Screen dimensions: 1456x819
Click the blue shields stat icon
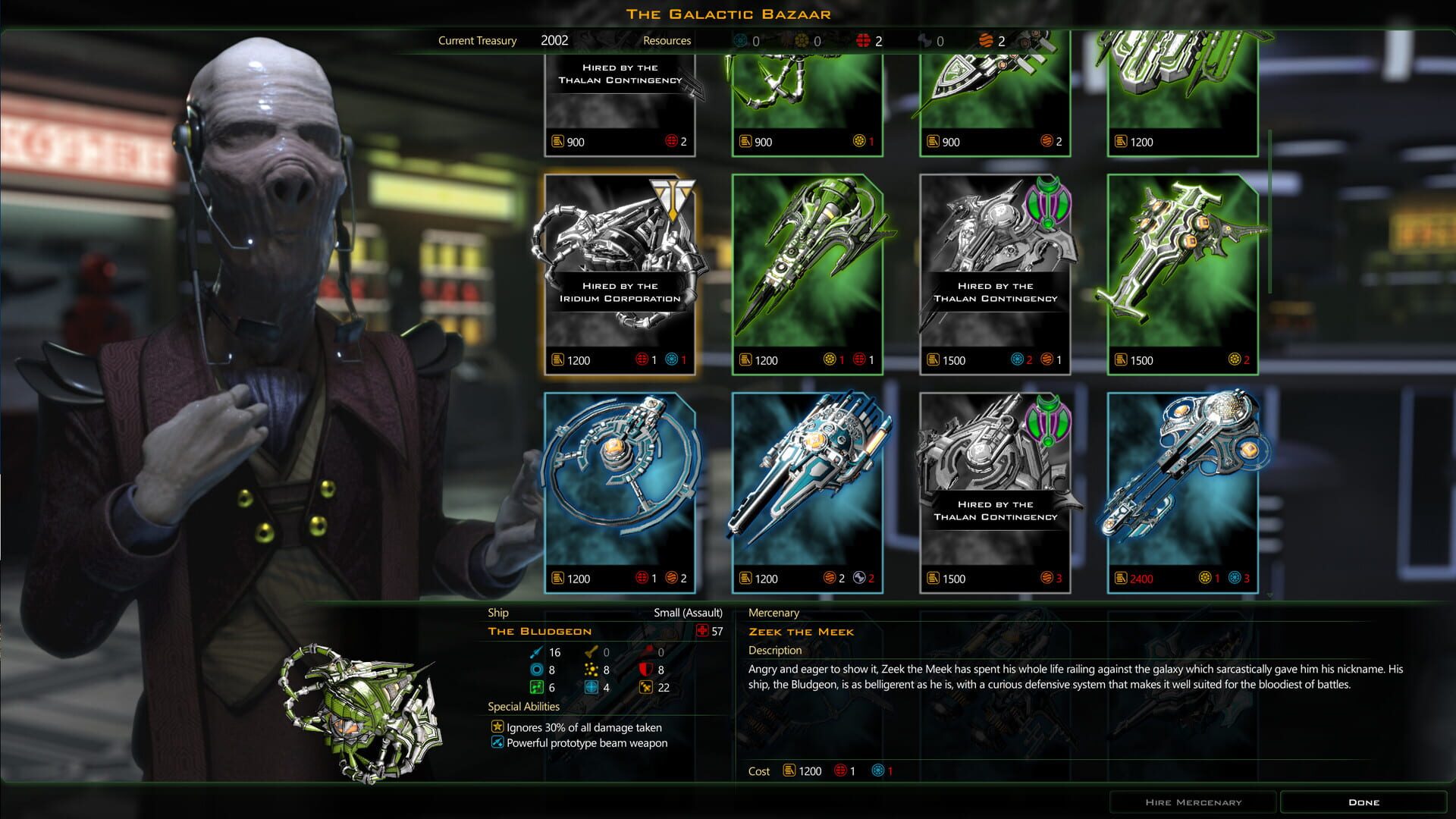click(535, 670)
